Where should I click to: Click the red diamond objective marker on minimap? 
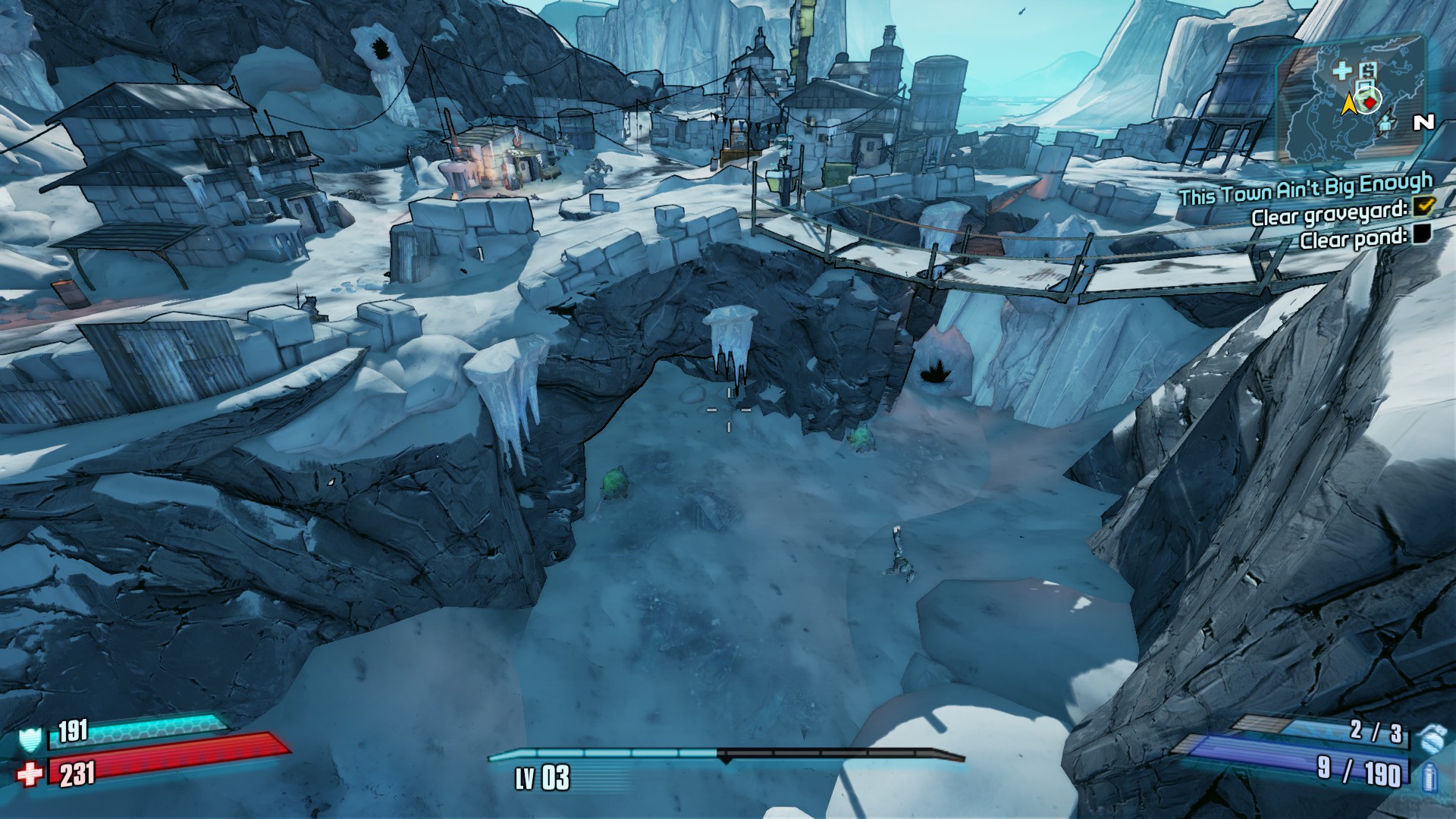click(x=1369, y=99)
